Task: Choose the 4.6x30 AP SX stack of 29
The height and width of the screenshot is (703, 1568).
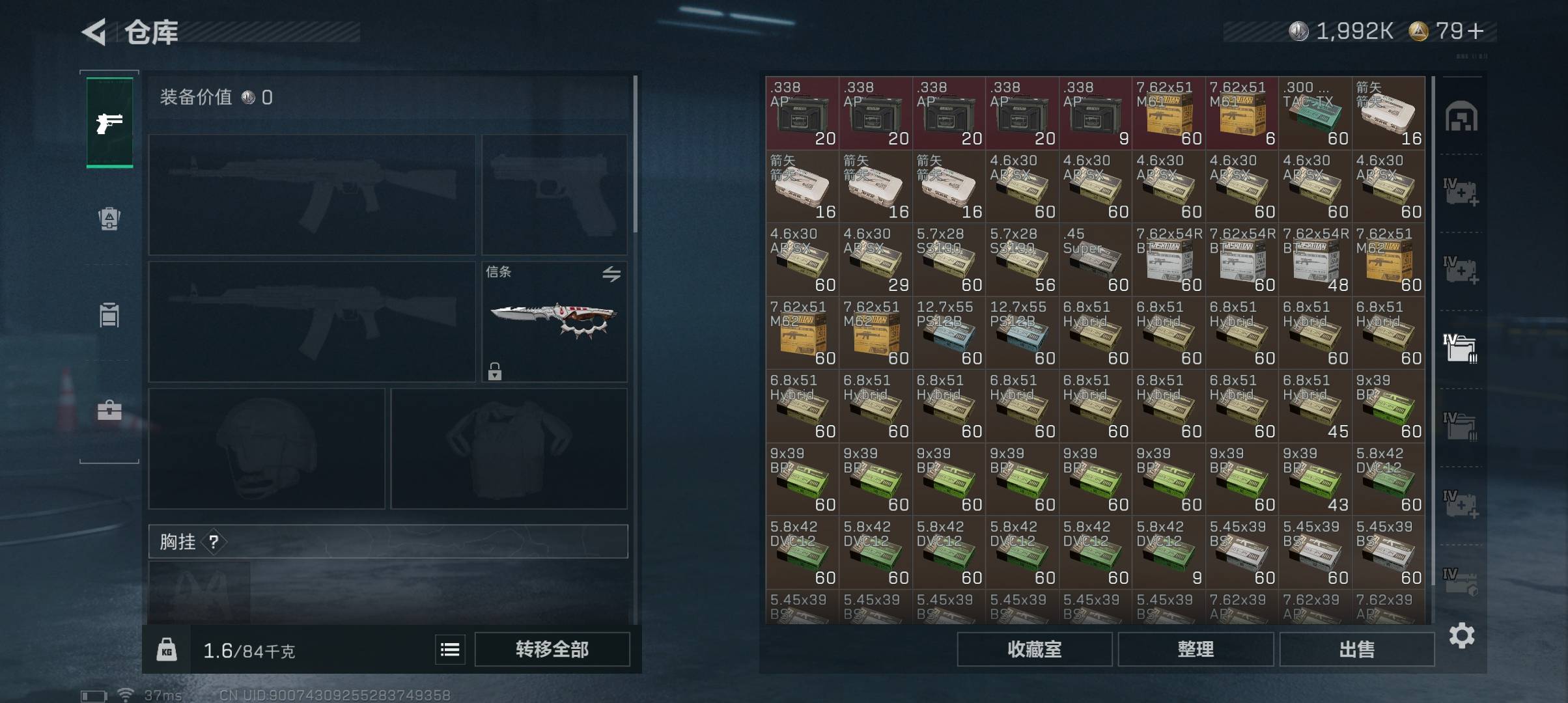Action: click(x=875, y=260)
